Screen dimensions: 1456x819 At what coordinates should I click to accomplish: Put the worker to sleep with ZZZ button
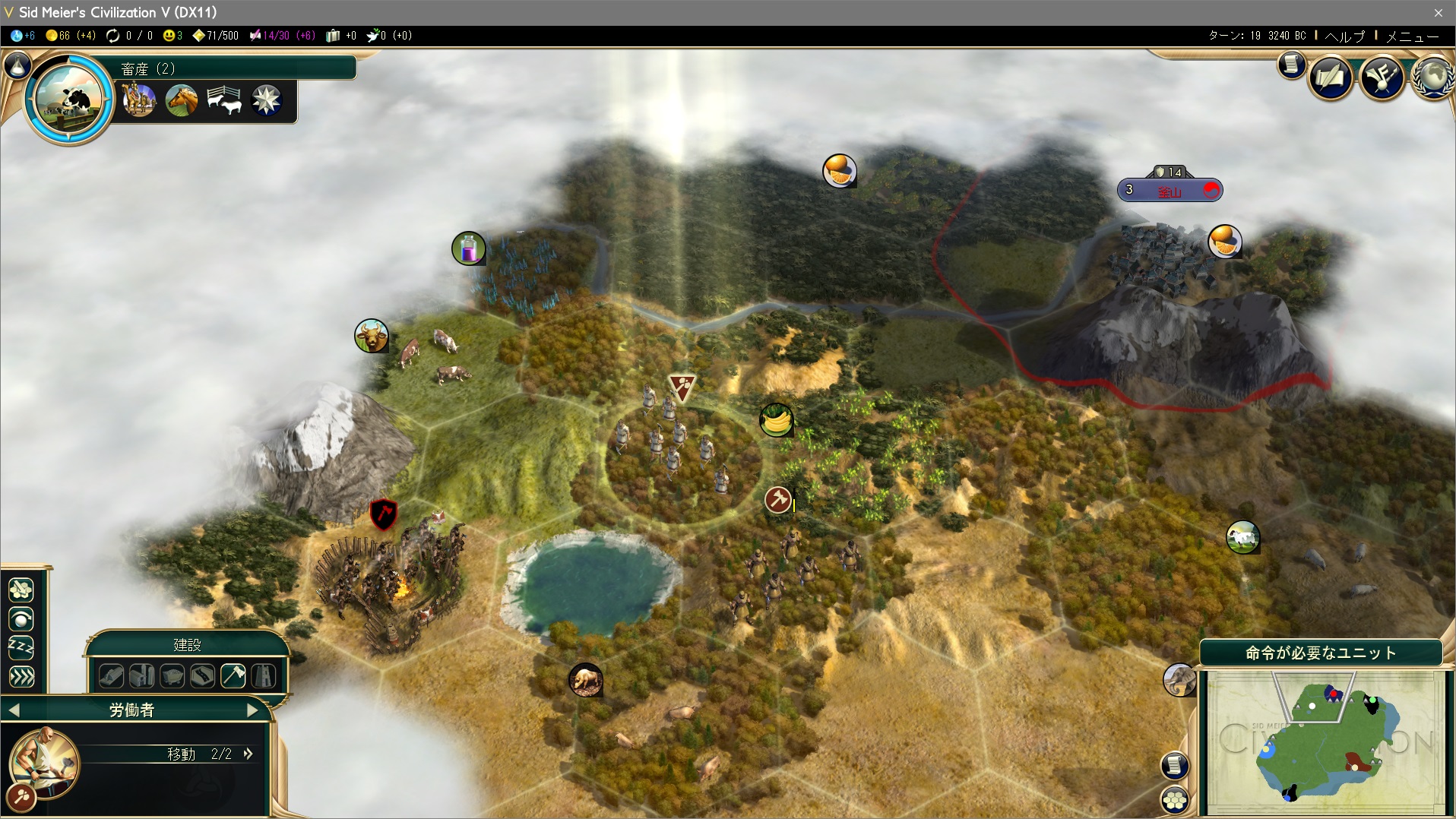click(x=21, y=648)
